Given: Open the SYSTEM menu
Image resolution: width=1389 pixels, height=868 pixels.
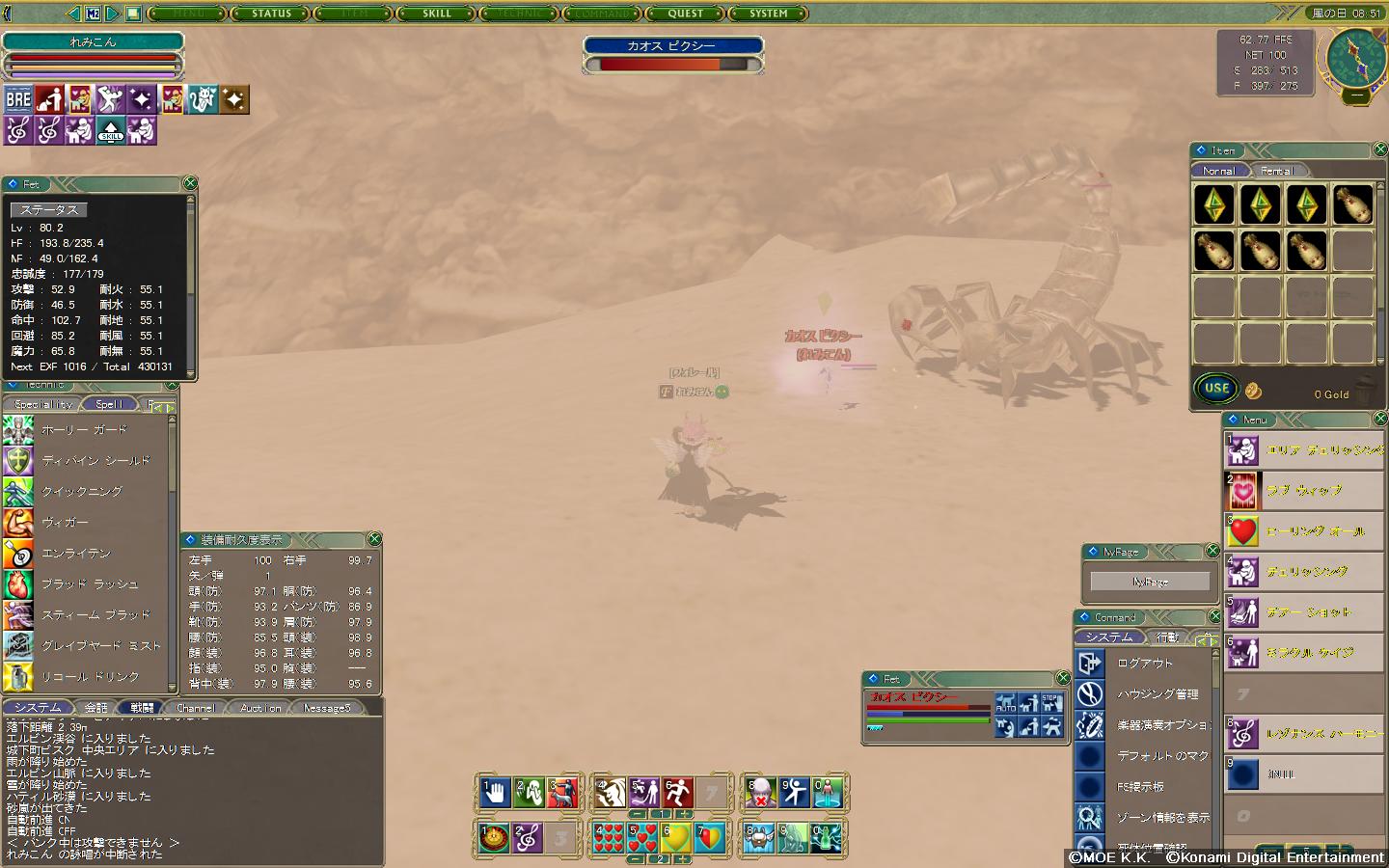Looking at the screenshot, I should [x=769, y=14].
